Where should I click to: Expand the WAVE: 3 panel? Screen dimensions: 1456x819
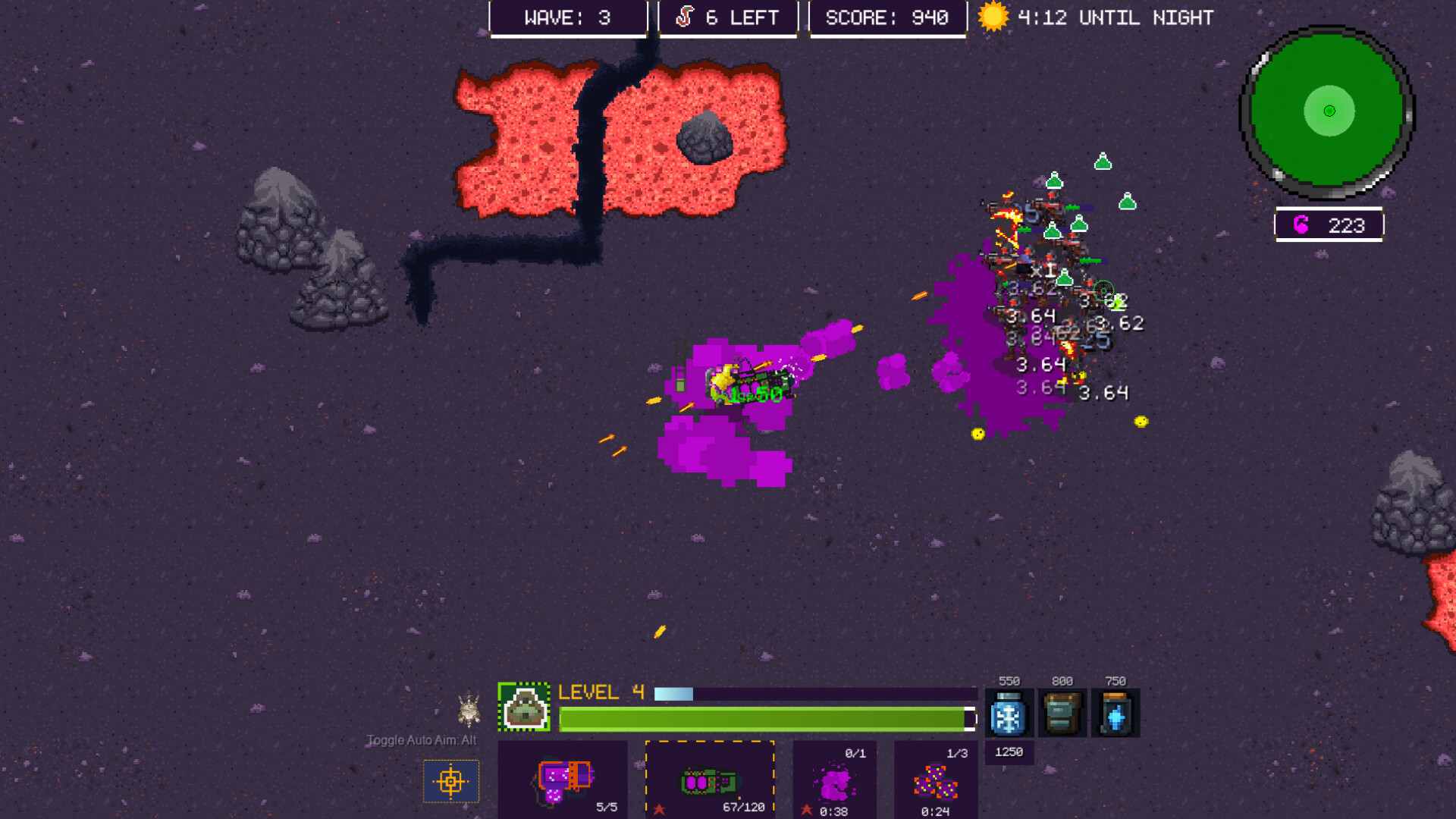point(569,17)
